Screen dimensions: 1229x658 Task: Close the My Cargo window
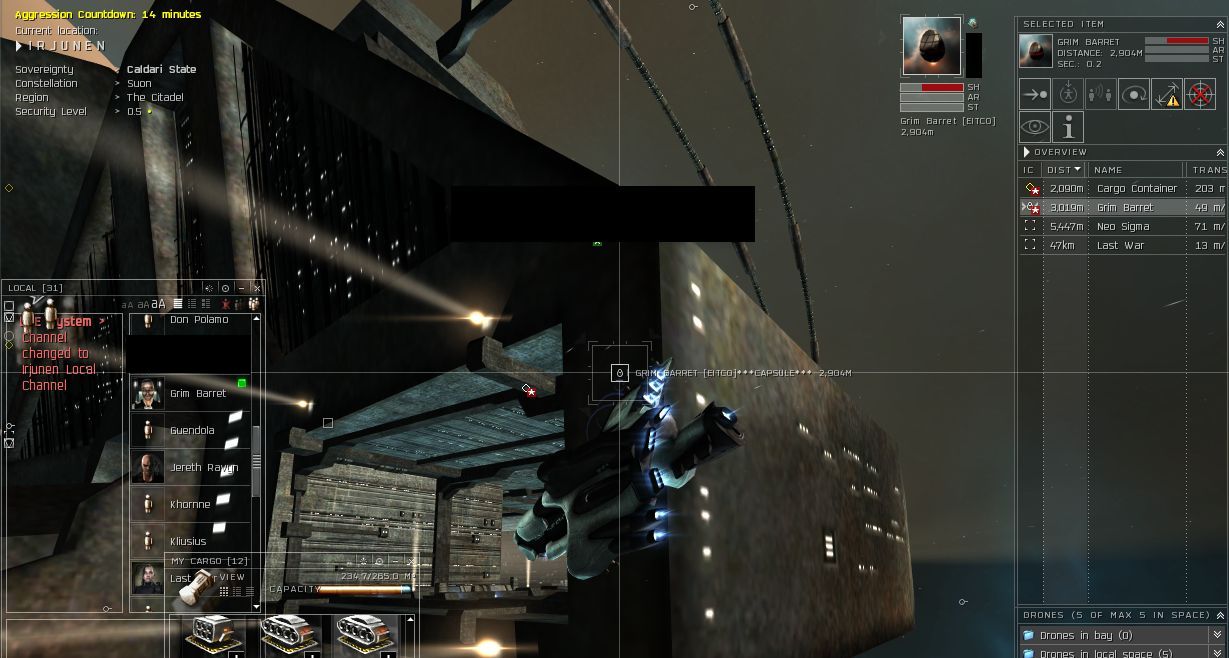[411, 562]
